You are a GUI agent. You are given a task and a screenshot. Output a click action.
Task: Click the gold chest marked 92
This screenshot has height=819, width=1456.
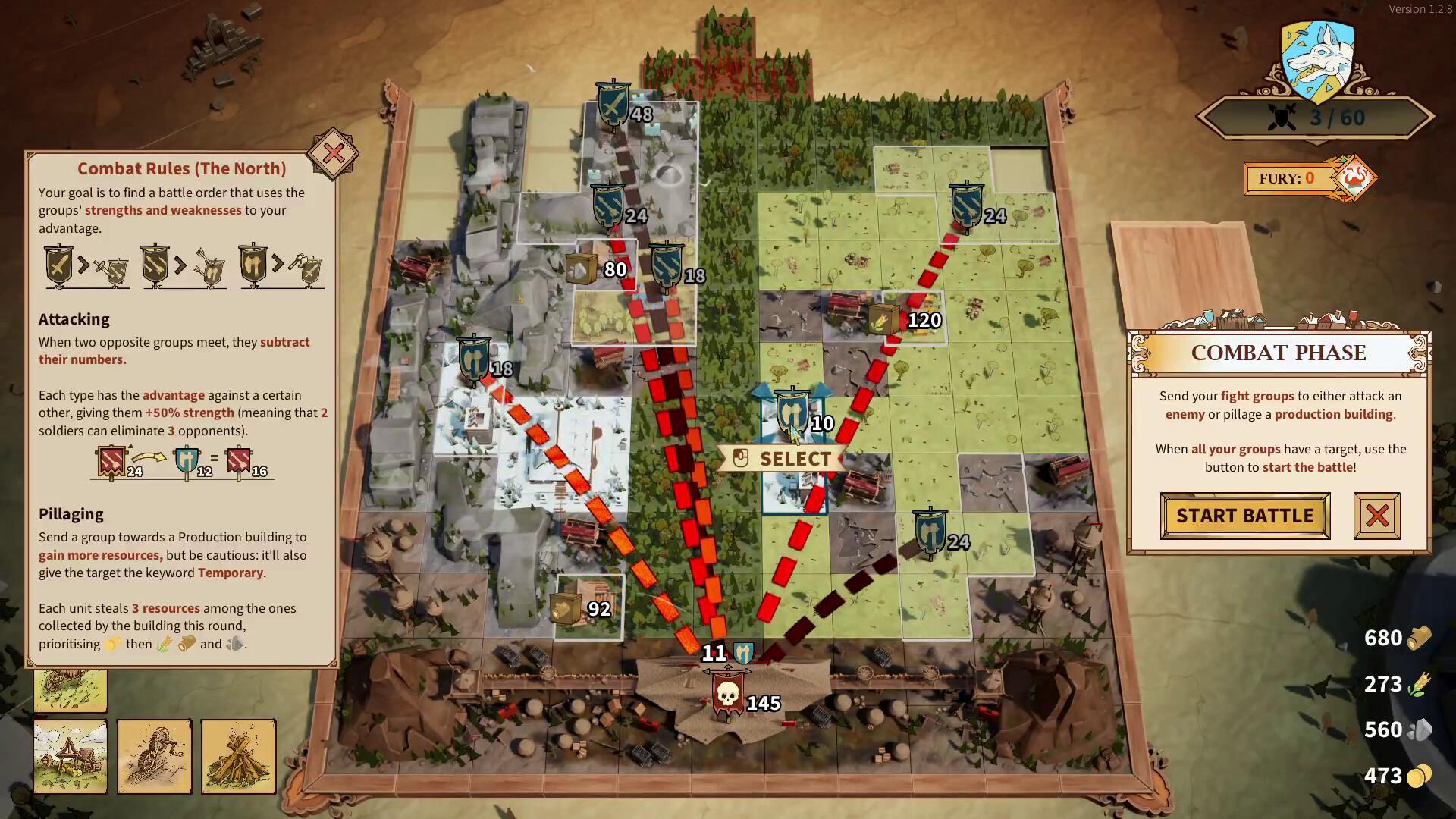pyautogui.click(x=567, y=607)
